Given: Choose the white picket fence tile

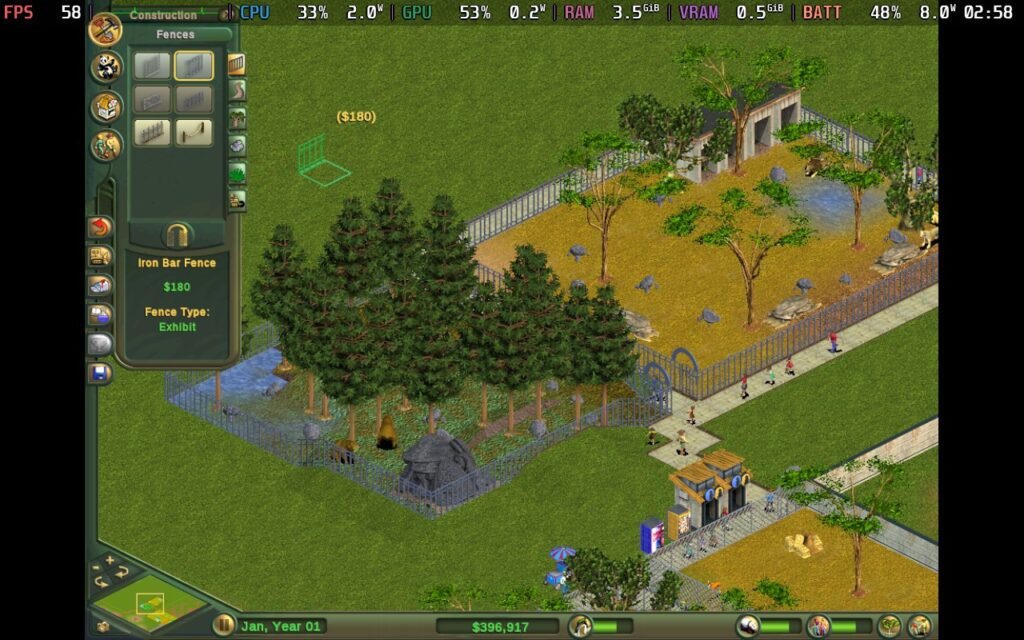Looking at the screenshot, I should 153,132.
